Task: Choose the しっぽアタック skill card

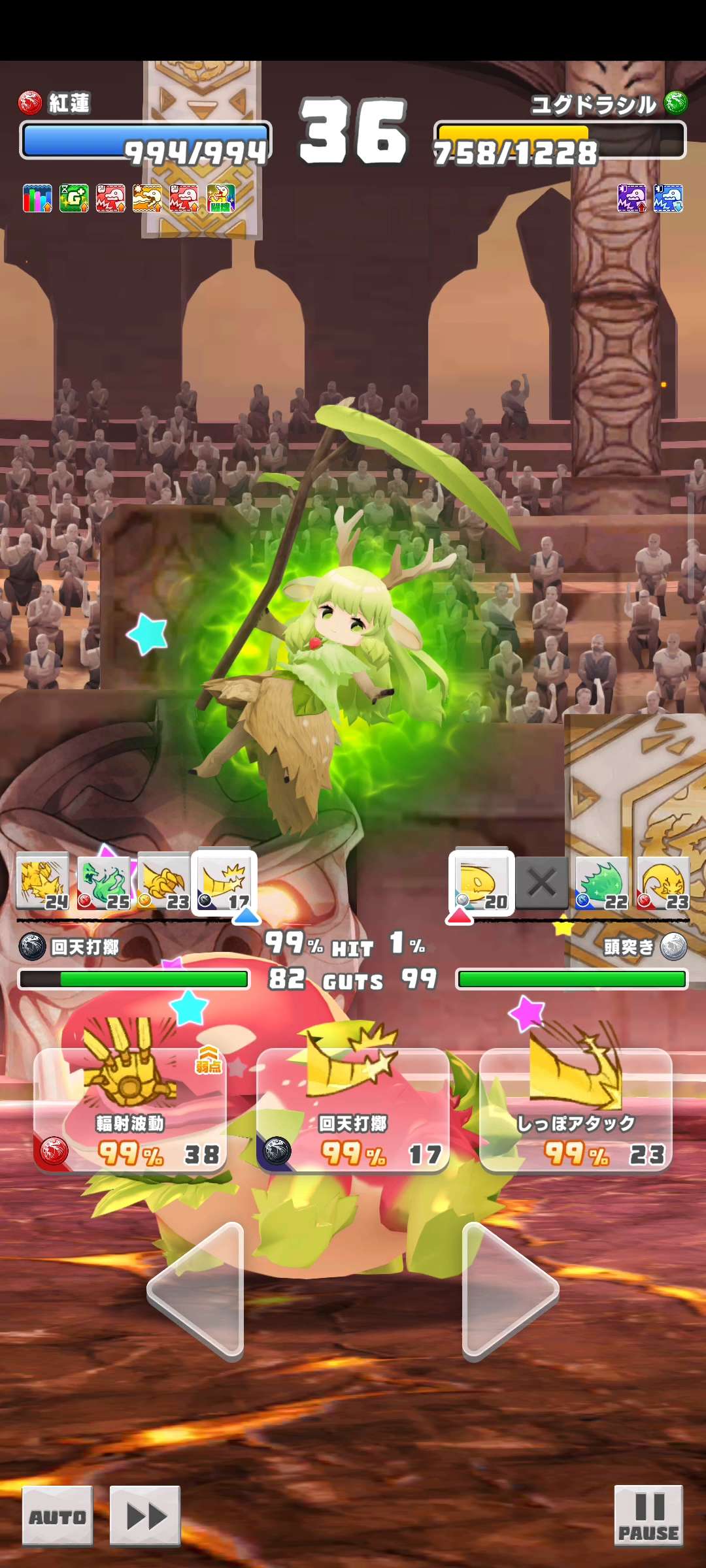Action: (576, 1109)
